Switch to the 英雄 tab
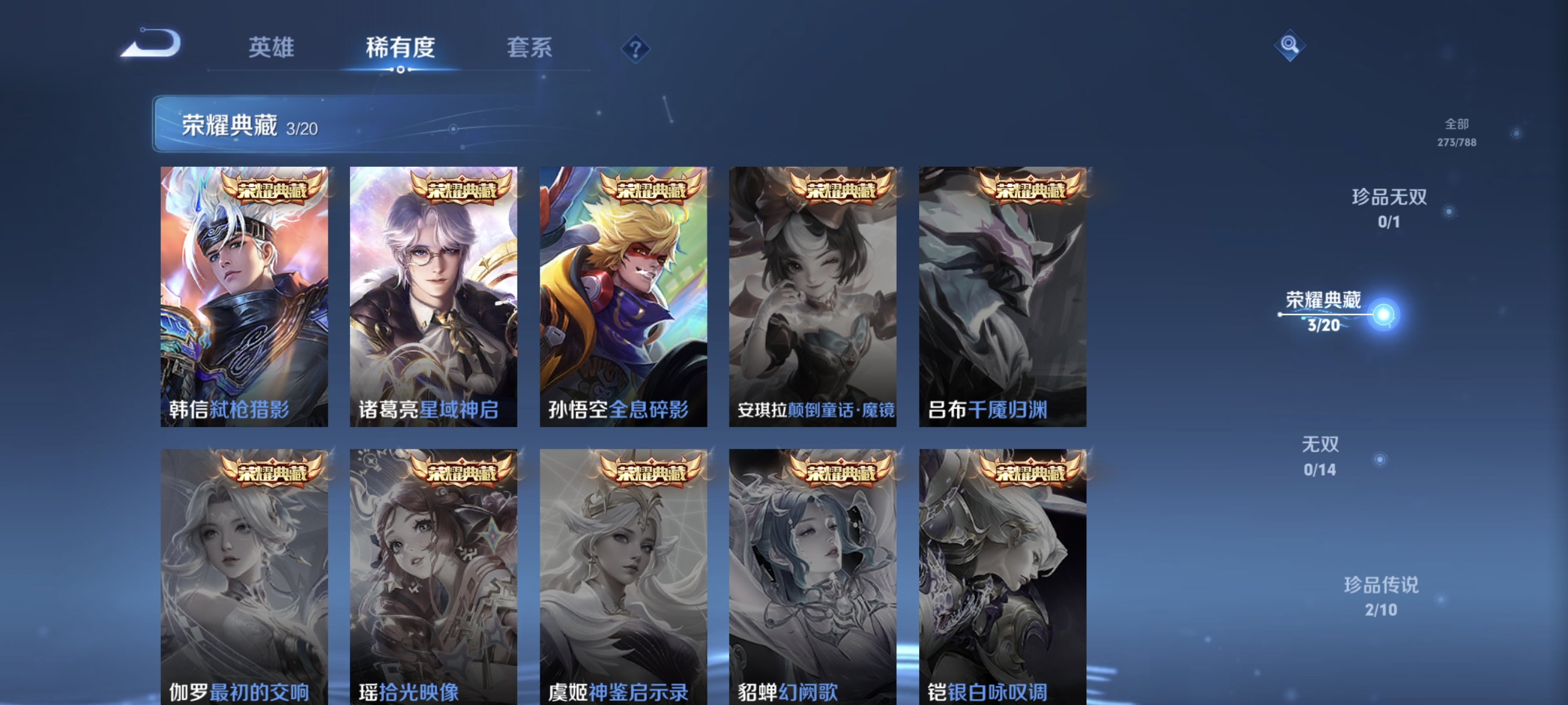 [270, 49]
